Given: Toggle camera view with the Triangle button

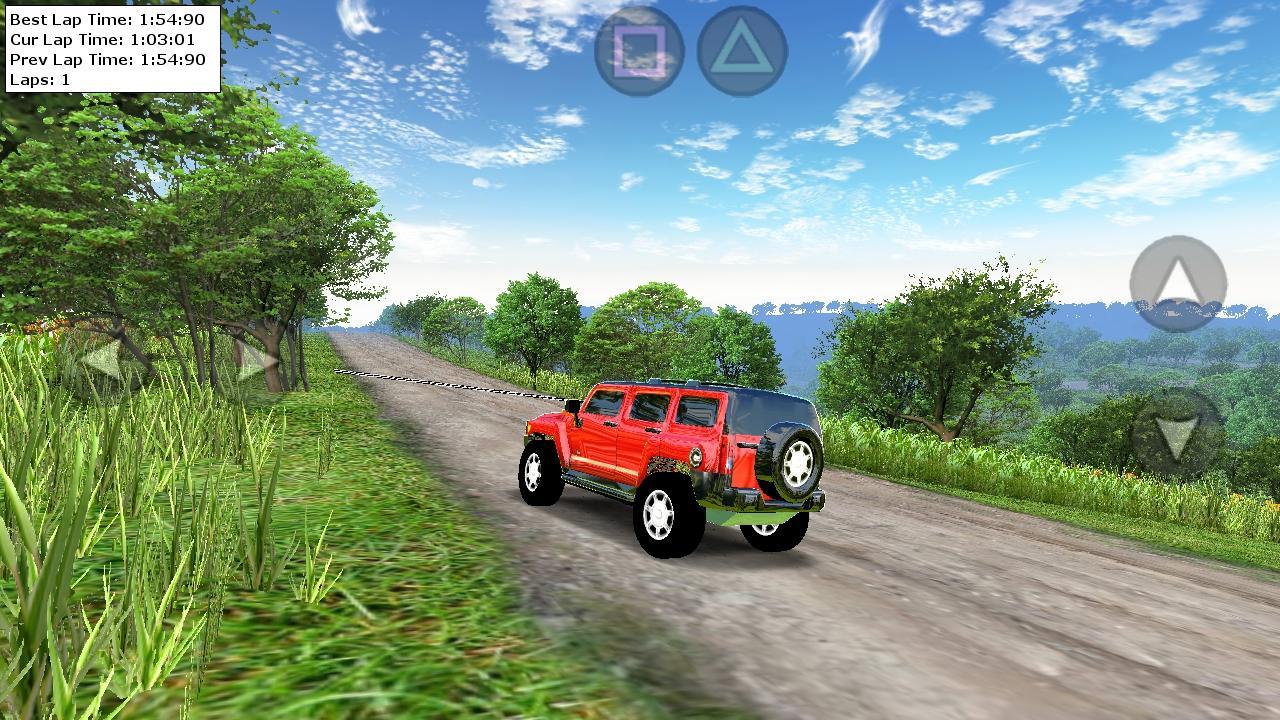Looking at the screenshot, I should click(740, 50).
